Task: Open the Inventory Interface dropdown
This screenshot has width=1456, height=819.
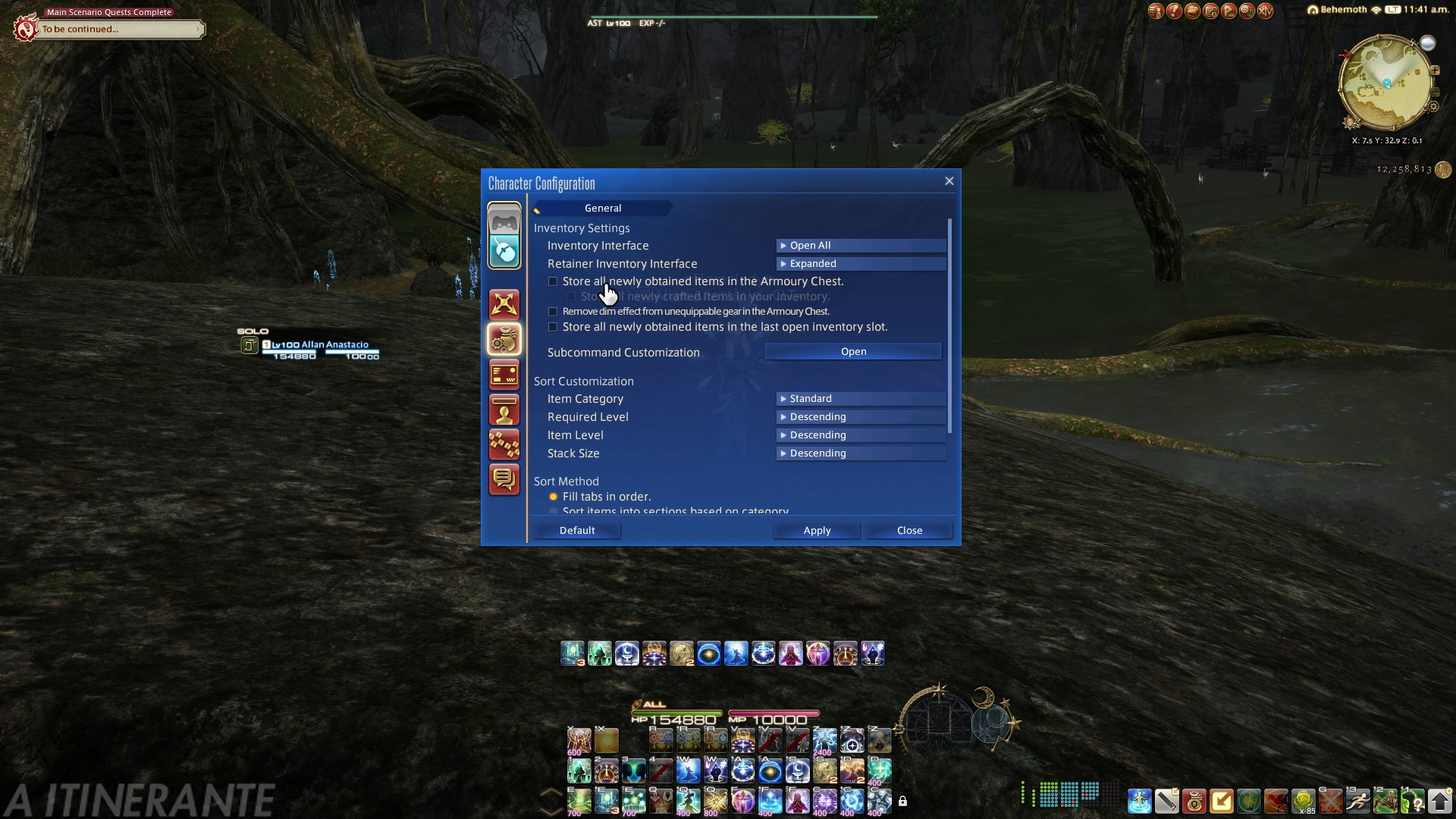Action: click(861, 246)
